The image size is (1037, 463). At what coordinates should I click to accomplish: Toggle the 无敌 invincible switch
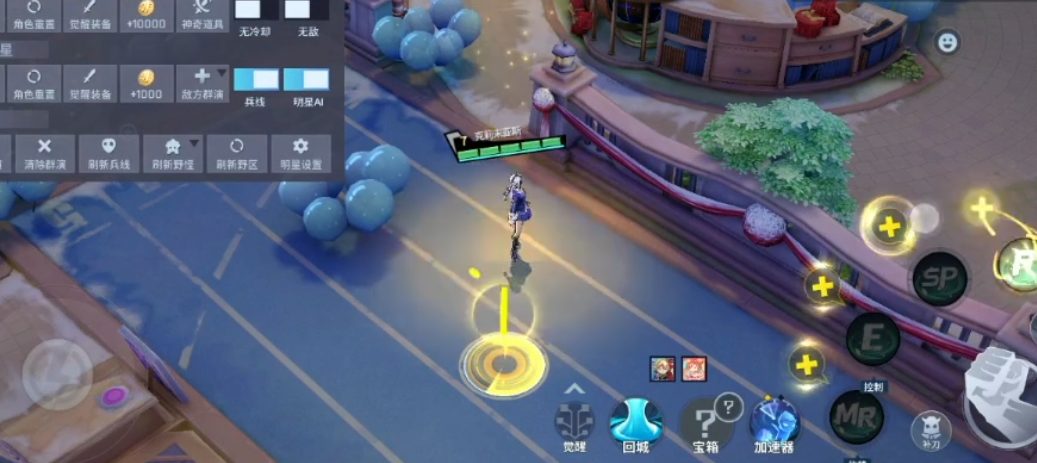click(305, 10)
